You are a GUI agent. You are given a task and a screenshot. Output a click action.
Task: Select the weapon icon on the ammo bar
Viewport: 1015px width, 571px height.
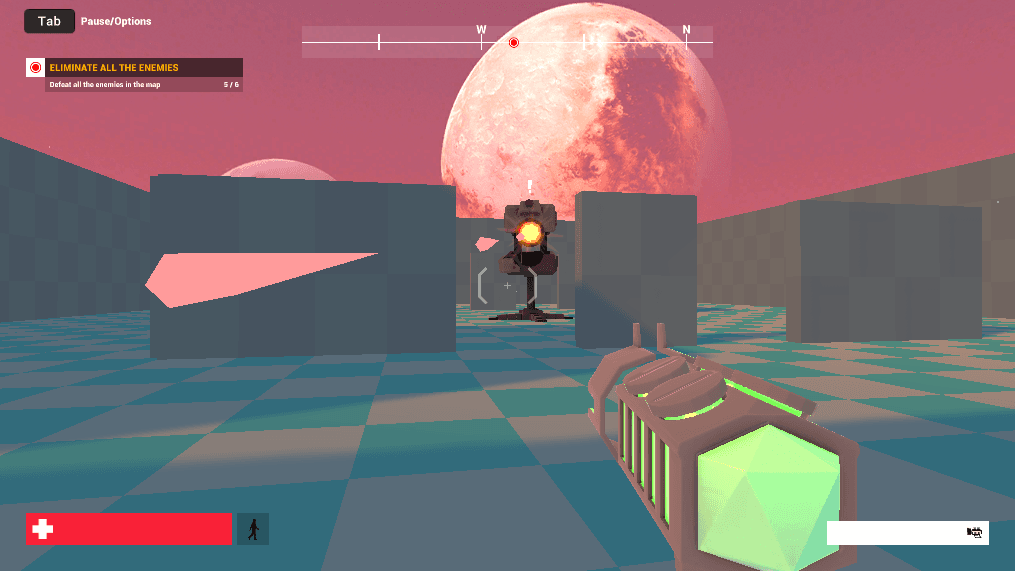coord(976,532)
